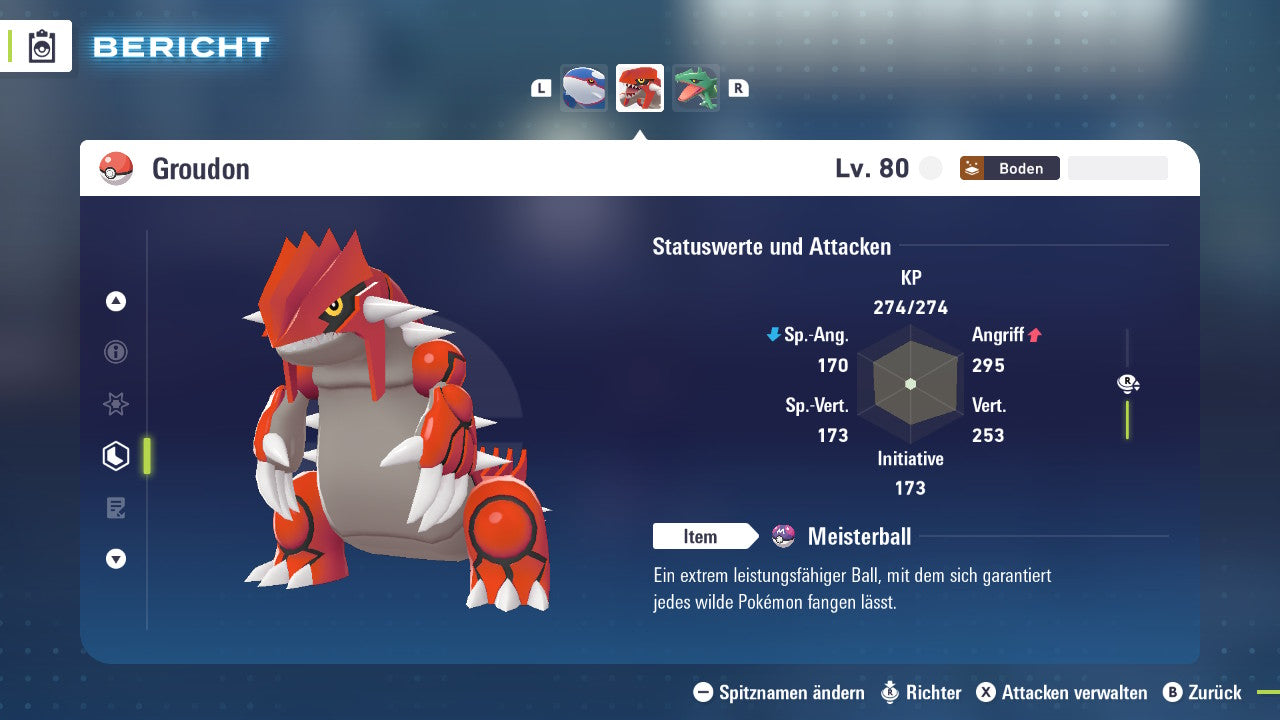This screenshot has height=720, width=1280.
Task: Select the star ribbon icon in the sidebar
Action: 115,404
